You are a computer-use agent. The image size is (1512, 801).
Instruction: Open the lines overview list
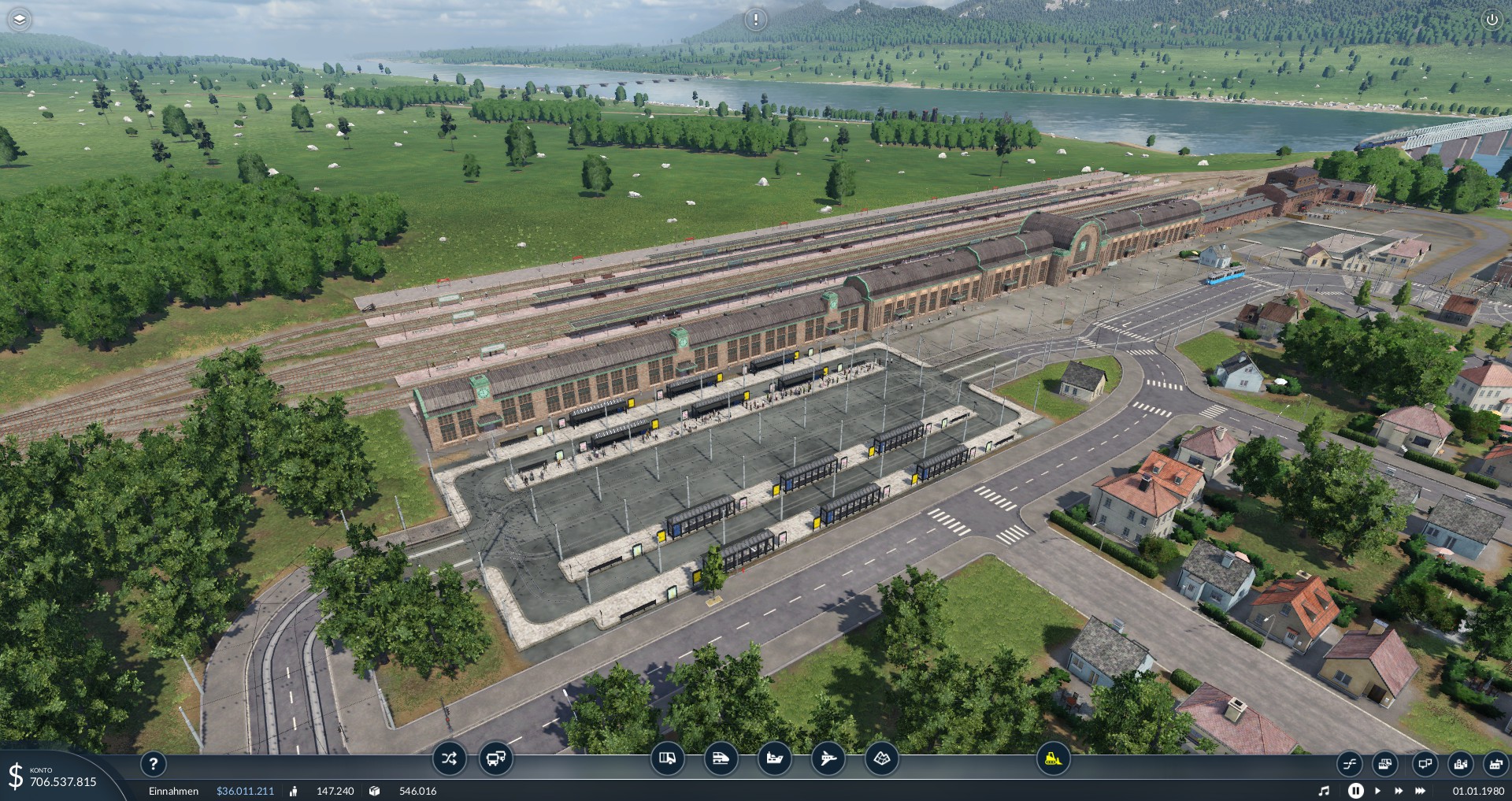pos(1349,764)
